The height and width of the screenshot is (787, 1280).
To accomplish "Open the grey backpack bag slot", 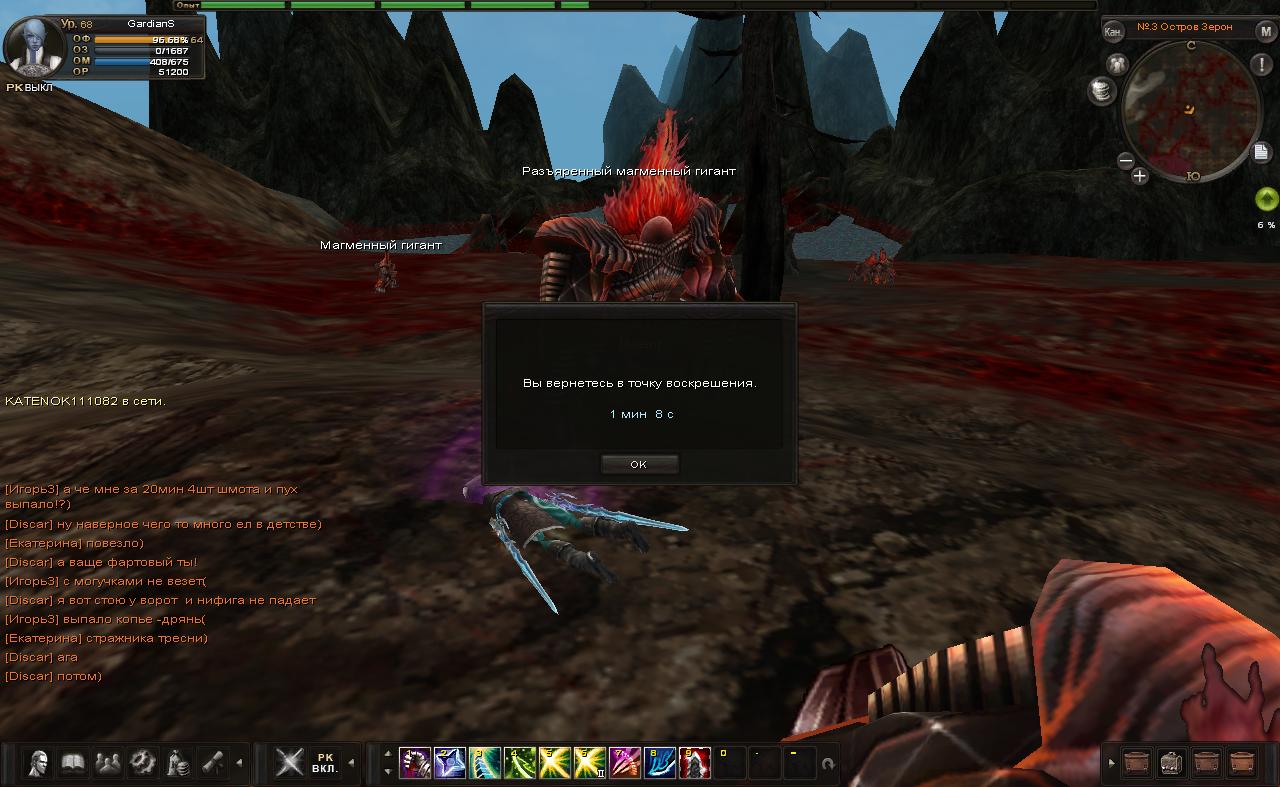I will click(x=1172, y=763).
